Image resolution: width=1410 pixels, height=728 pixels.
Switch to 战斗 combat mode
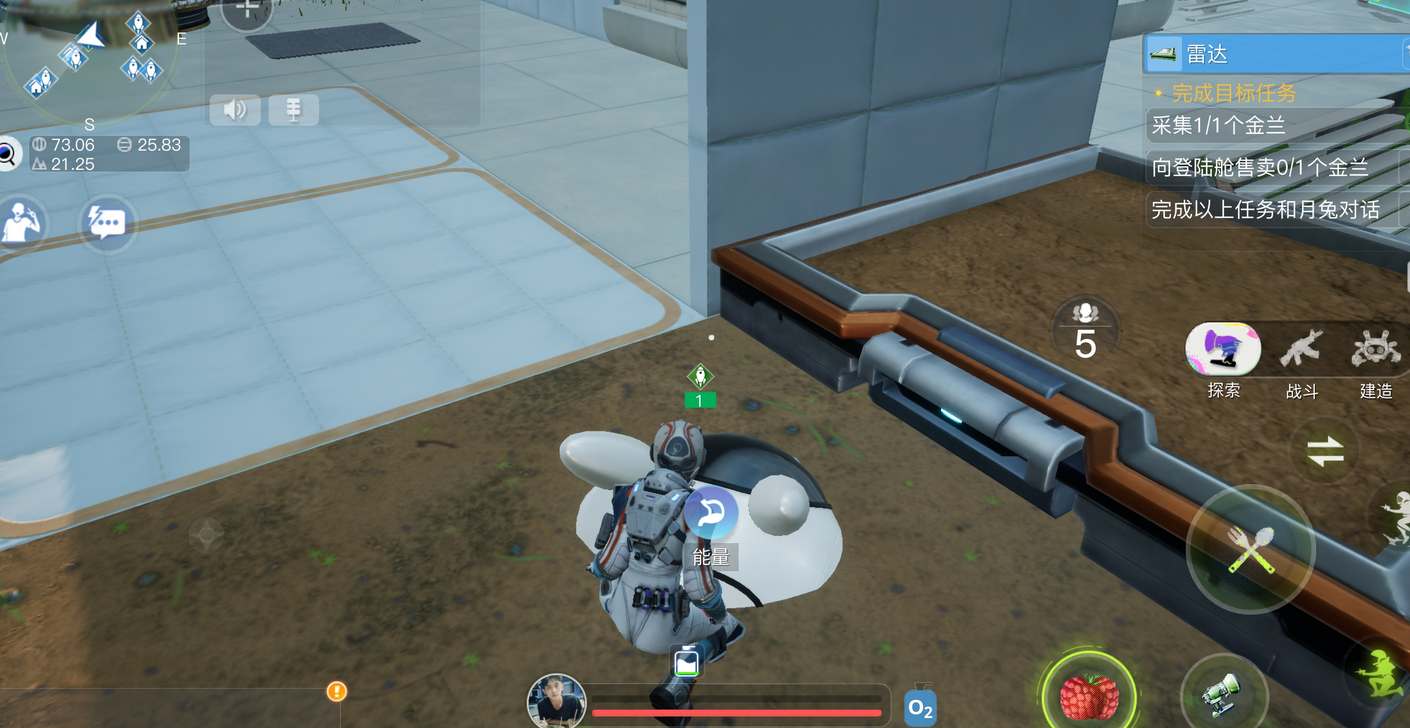tap(1301, 352)
